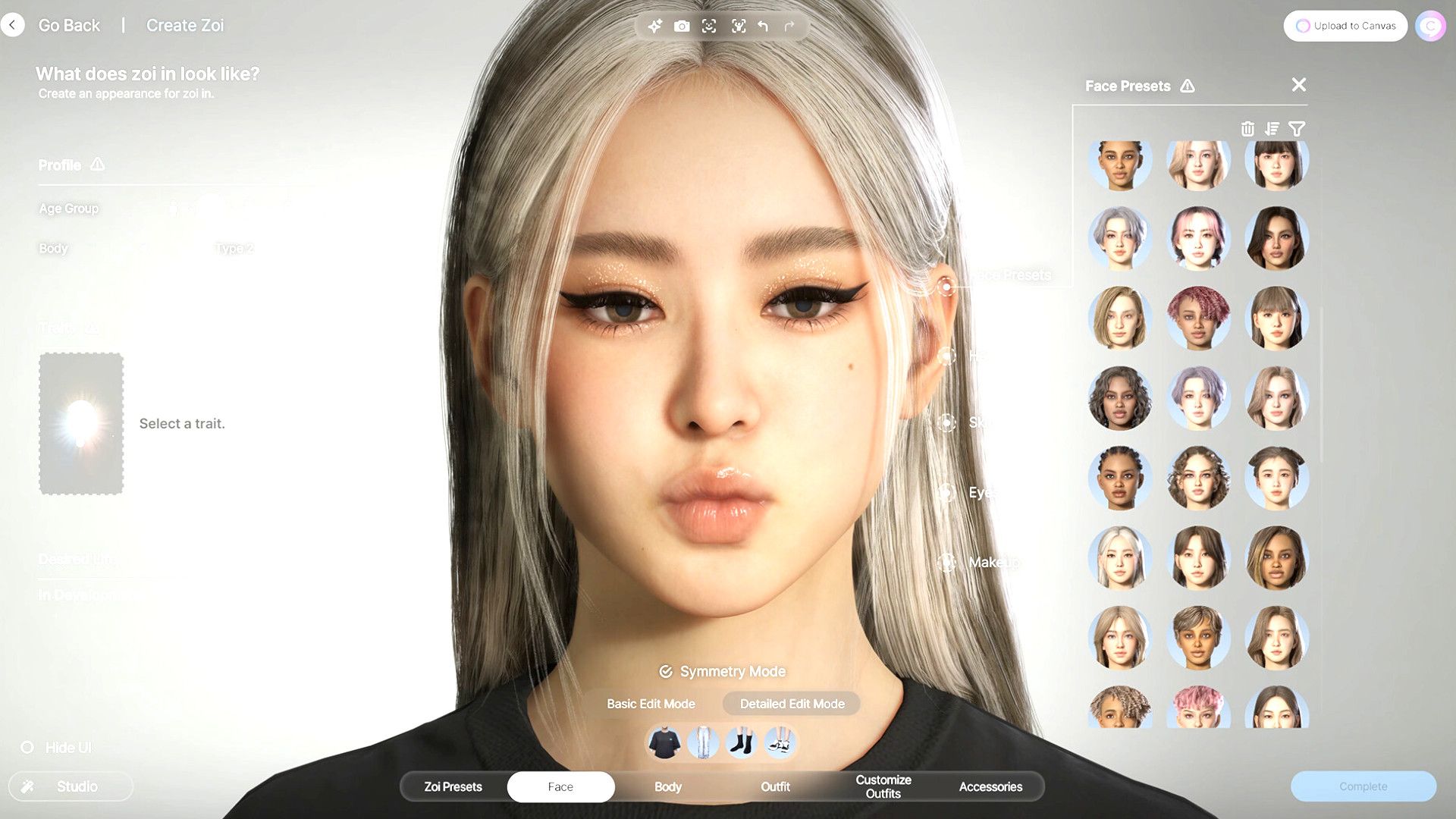
Task: Switch to Basic Edit Mode
Action: [x=651, y=704]
